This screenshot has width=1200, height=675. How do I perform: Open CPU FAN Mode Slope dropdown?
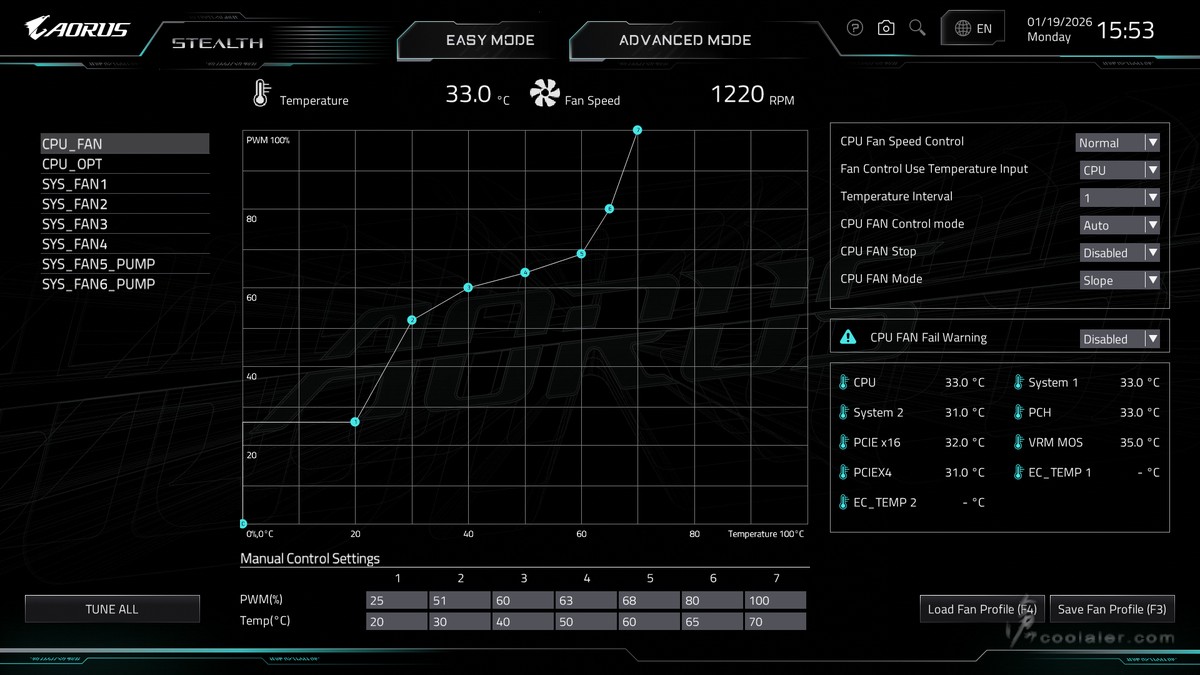[x=1119, y=280]
